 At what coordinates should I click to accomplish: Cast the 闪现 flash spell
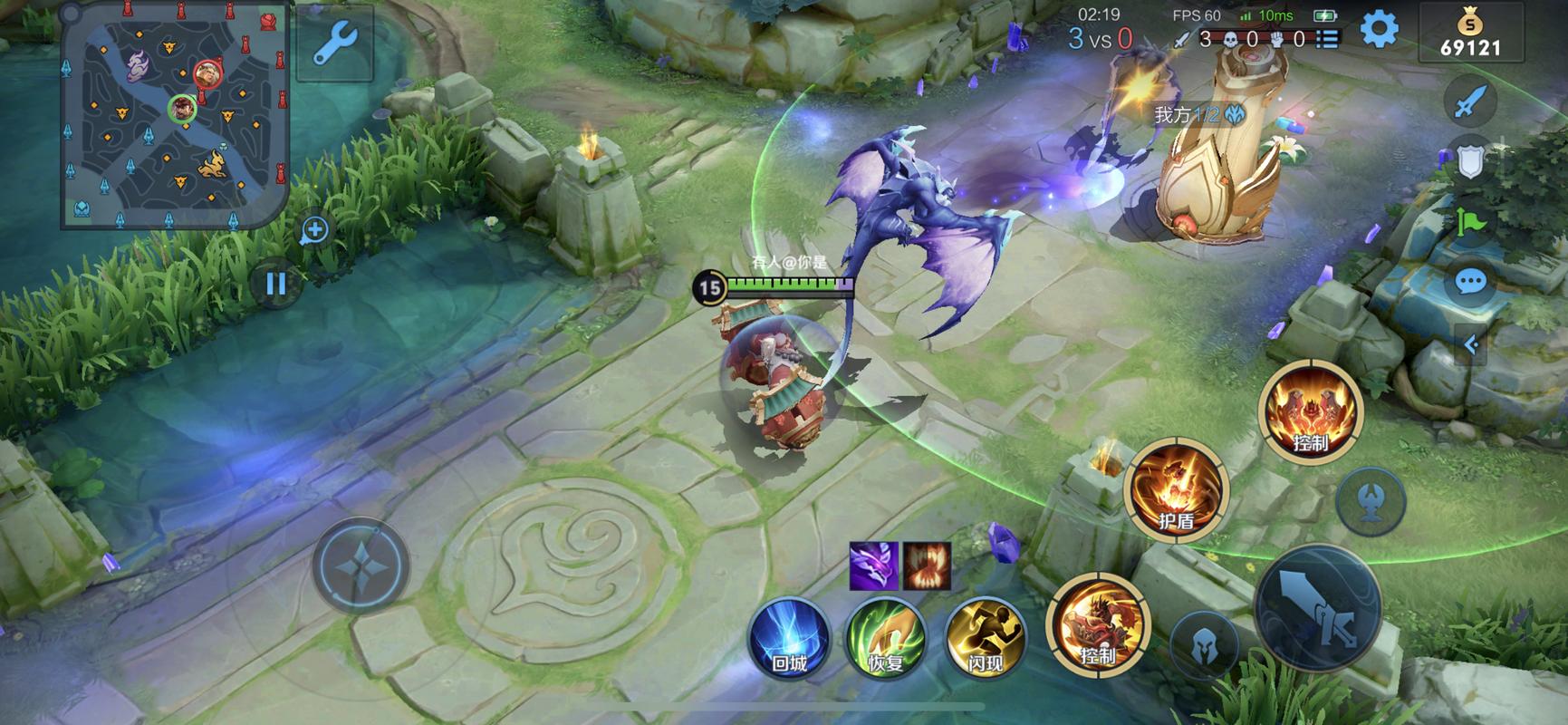click(985, 638)
